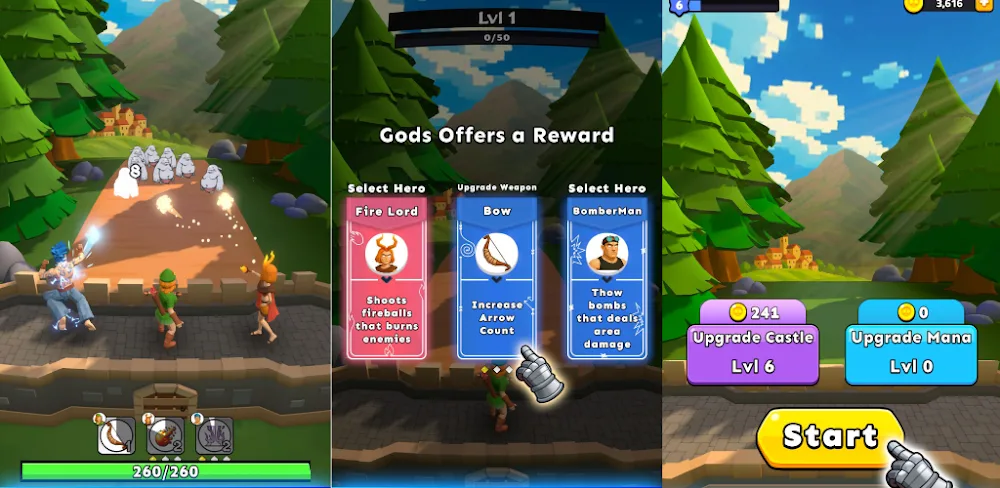Viewport: 1000px width, 488px height.
Task: Trigger the fireball ability icon
Action: [x=166, y=434]
